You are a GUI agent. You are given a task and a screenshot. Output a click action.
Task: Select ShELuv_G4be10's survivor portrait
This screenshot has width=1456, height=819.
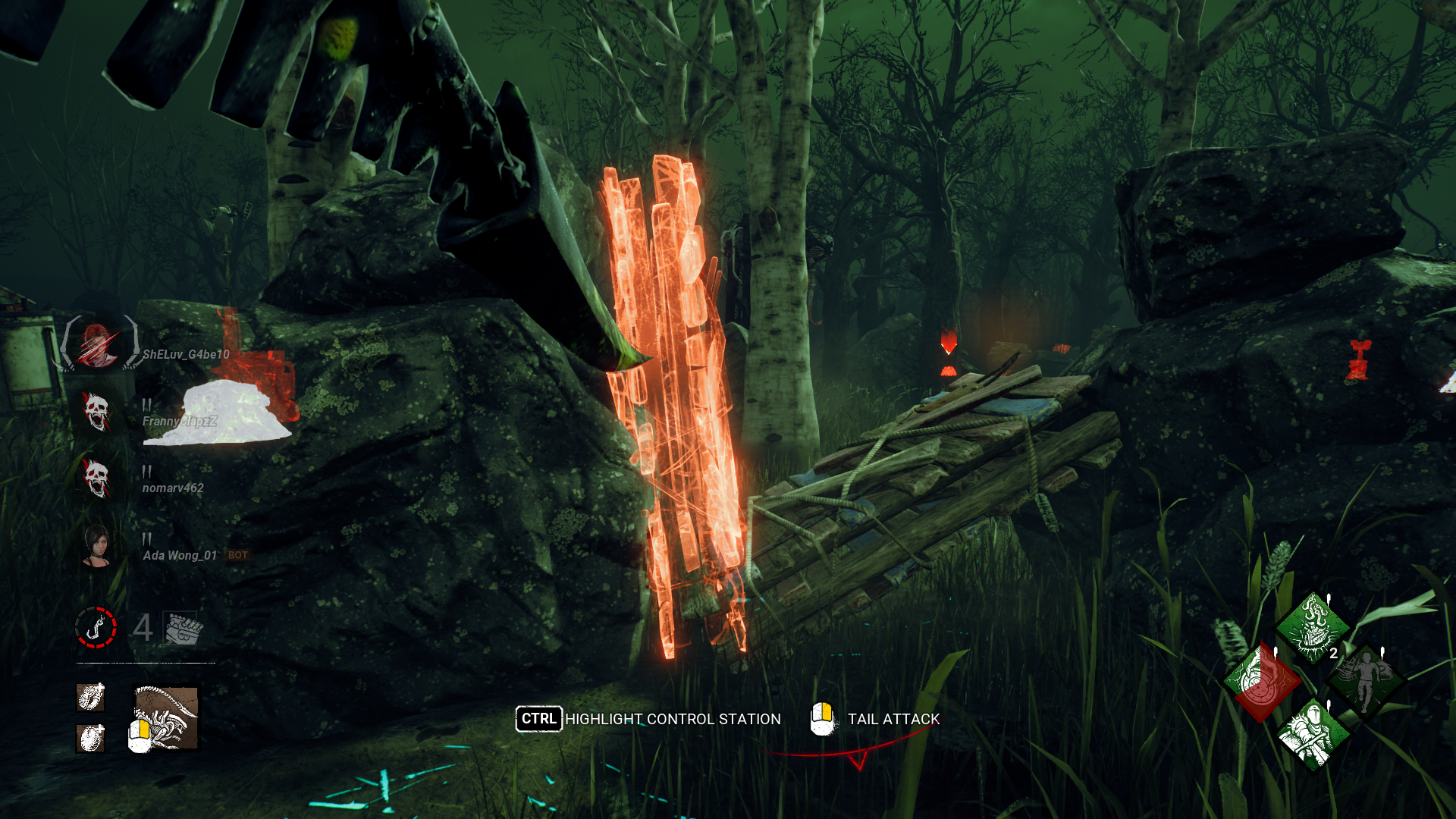(x=98, y=345)
